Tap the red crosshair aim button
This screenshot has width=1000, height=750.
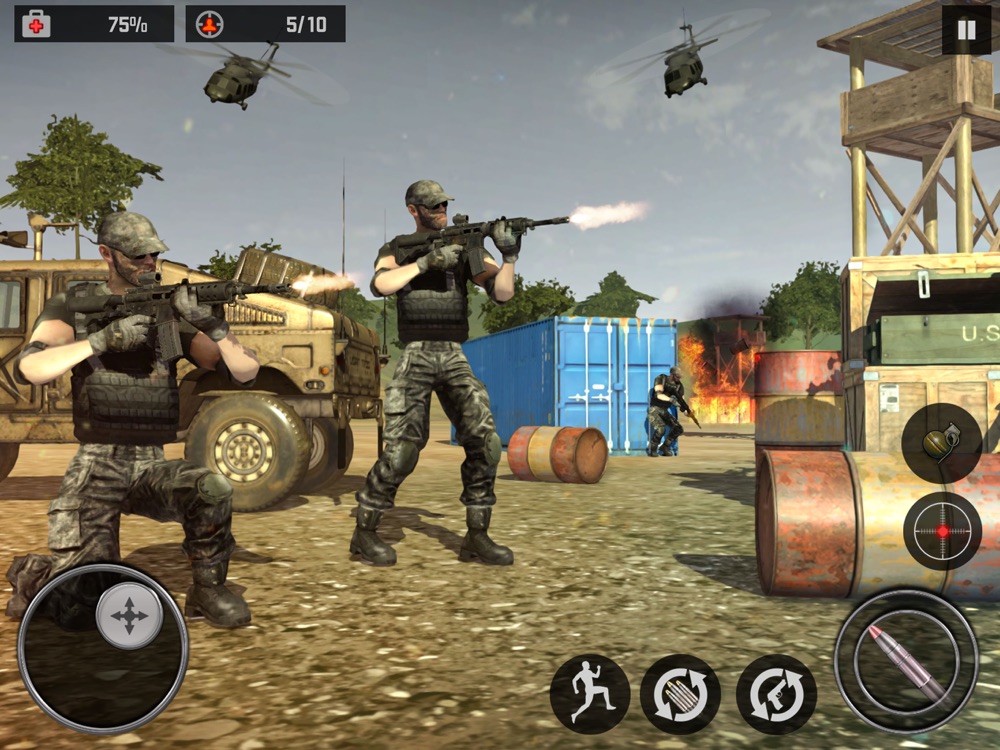pos(942,530)
